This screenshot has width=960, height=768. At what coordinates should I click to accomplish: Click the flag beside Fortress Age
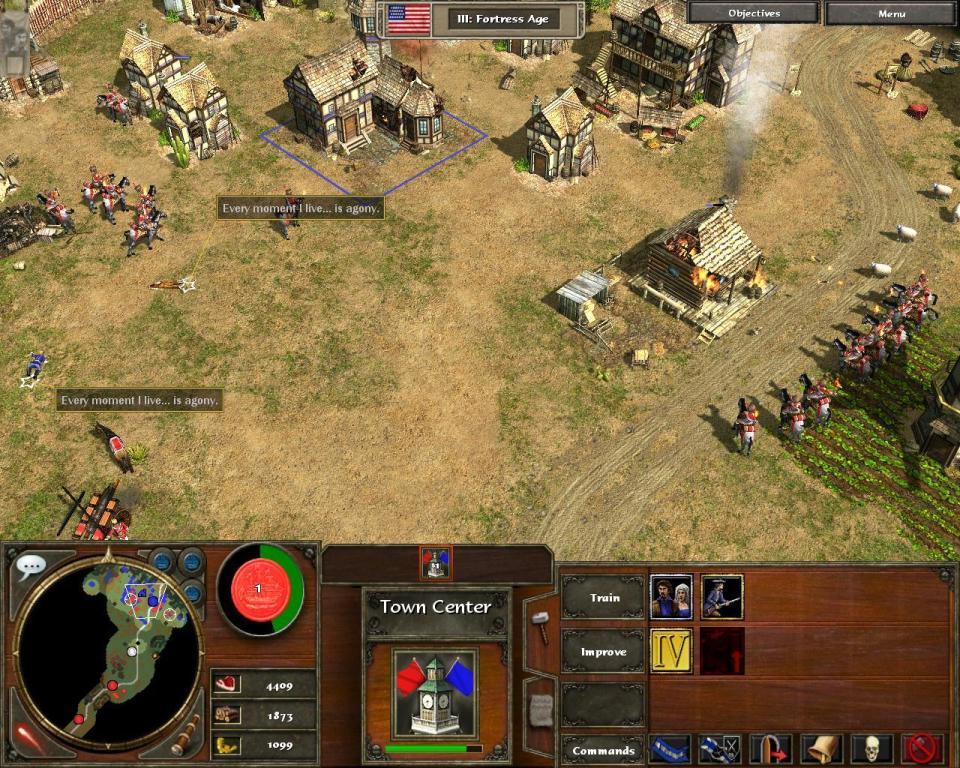[x=408, y=19]
